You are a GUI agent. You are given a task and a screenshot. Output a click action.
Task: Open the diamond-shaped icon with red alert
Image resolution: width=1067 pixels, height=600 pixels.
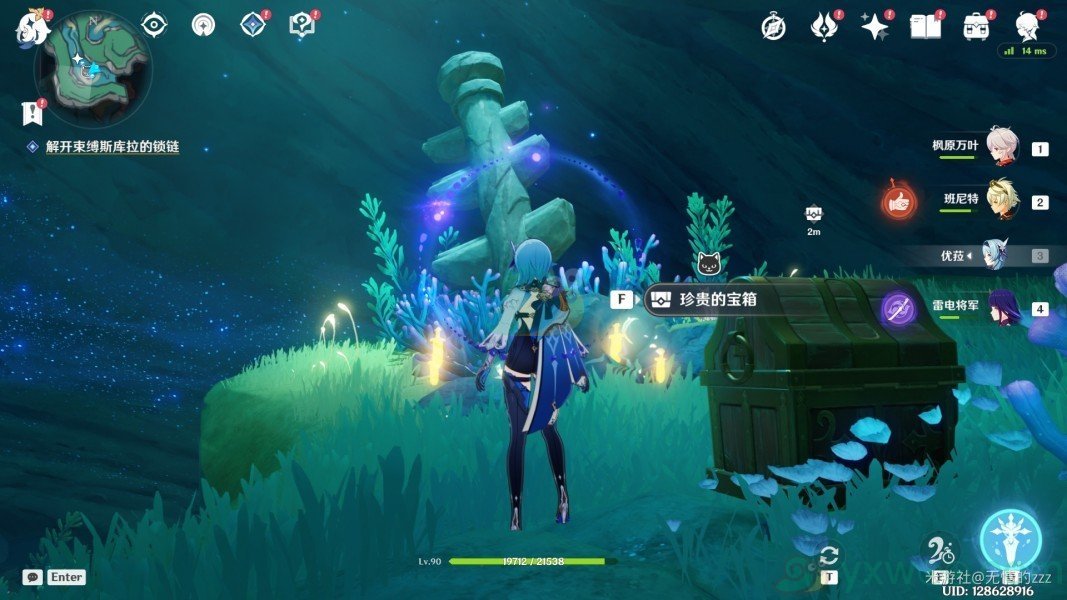pos(253,24)
